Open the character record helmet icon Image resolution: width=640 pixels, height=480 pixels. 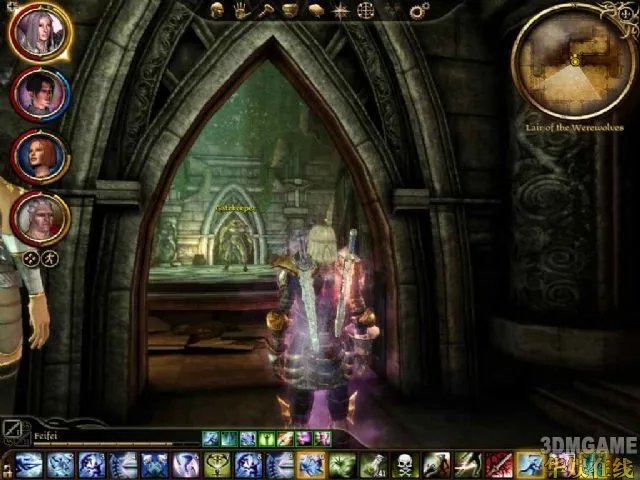click(216, 12)
